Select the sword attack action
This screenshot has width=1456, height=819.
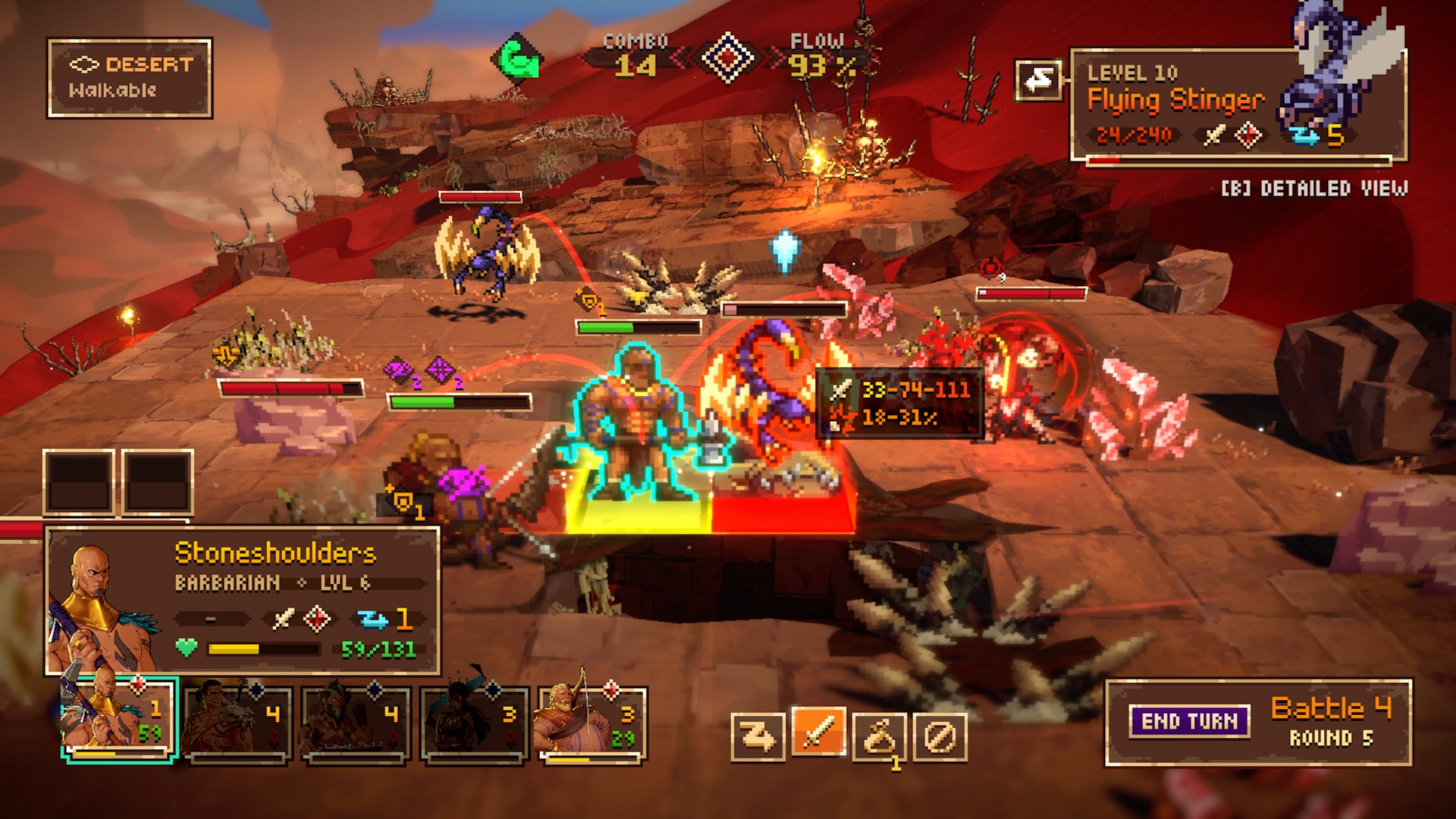pos(818,734)
